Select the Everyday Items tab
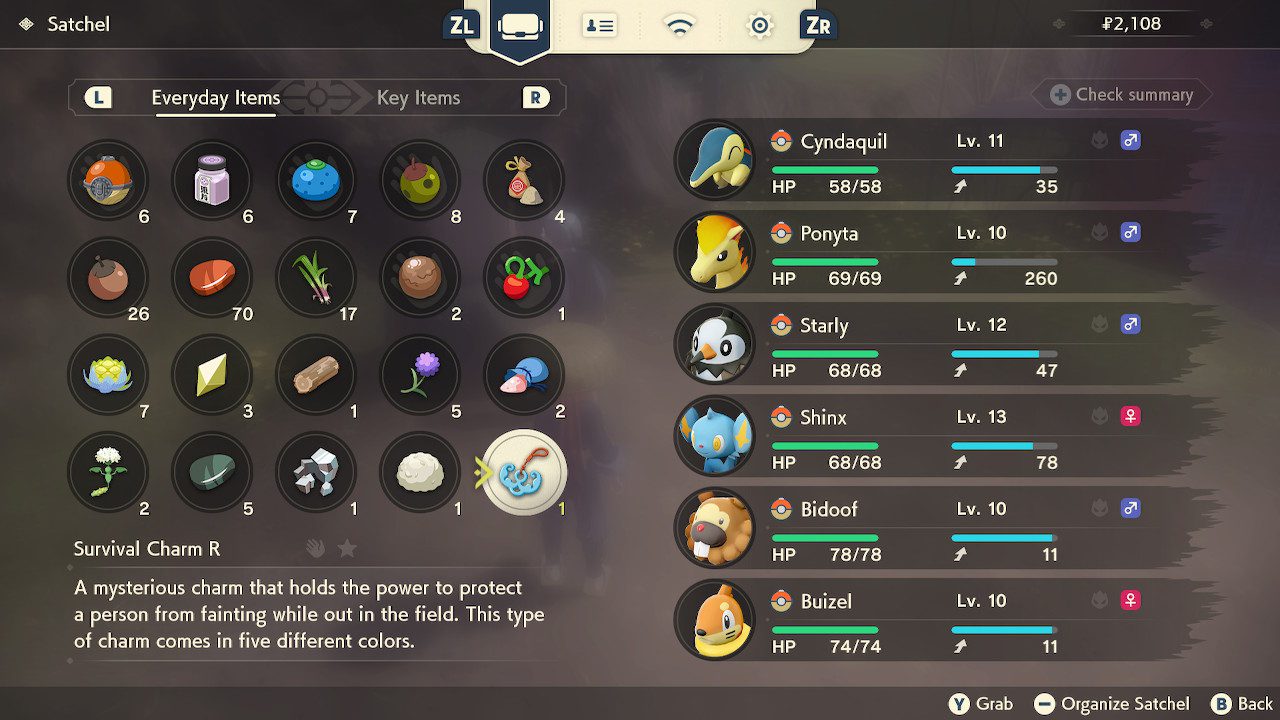This screenshot has width=1280, height=720. (214, 98)
